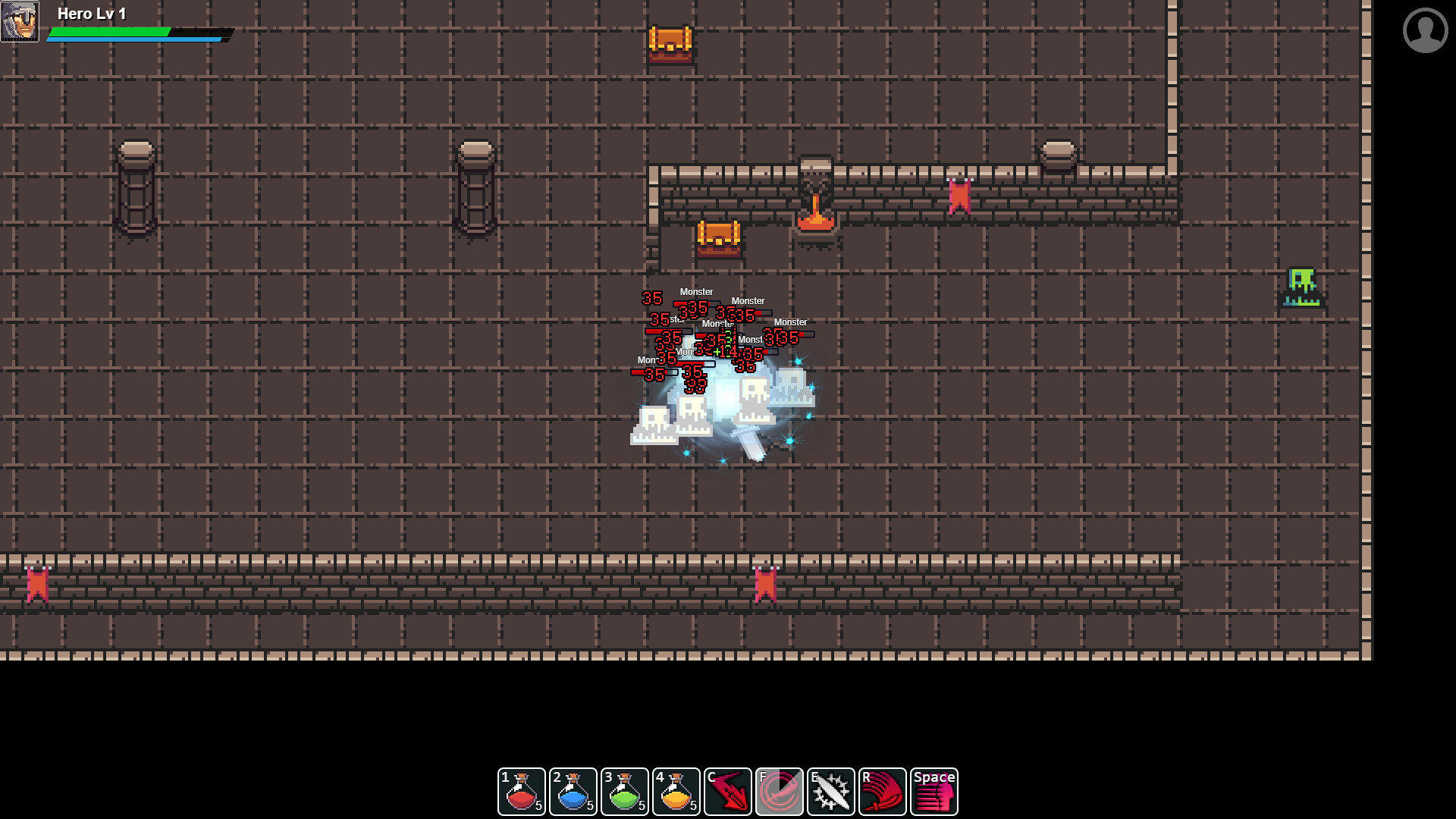The height and width of the screenshot is (819, 1456).
Task: Activate the R red claw skill
Action: 882,791
